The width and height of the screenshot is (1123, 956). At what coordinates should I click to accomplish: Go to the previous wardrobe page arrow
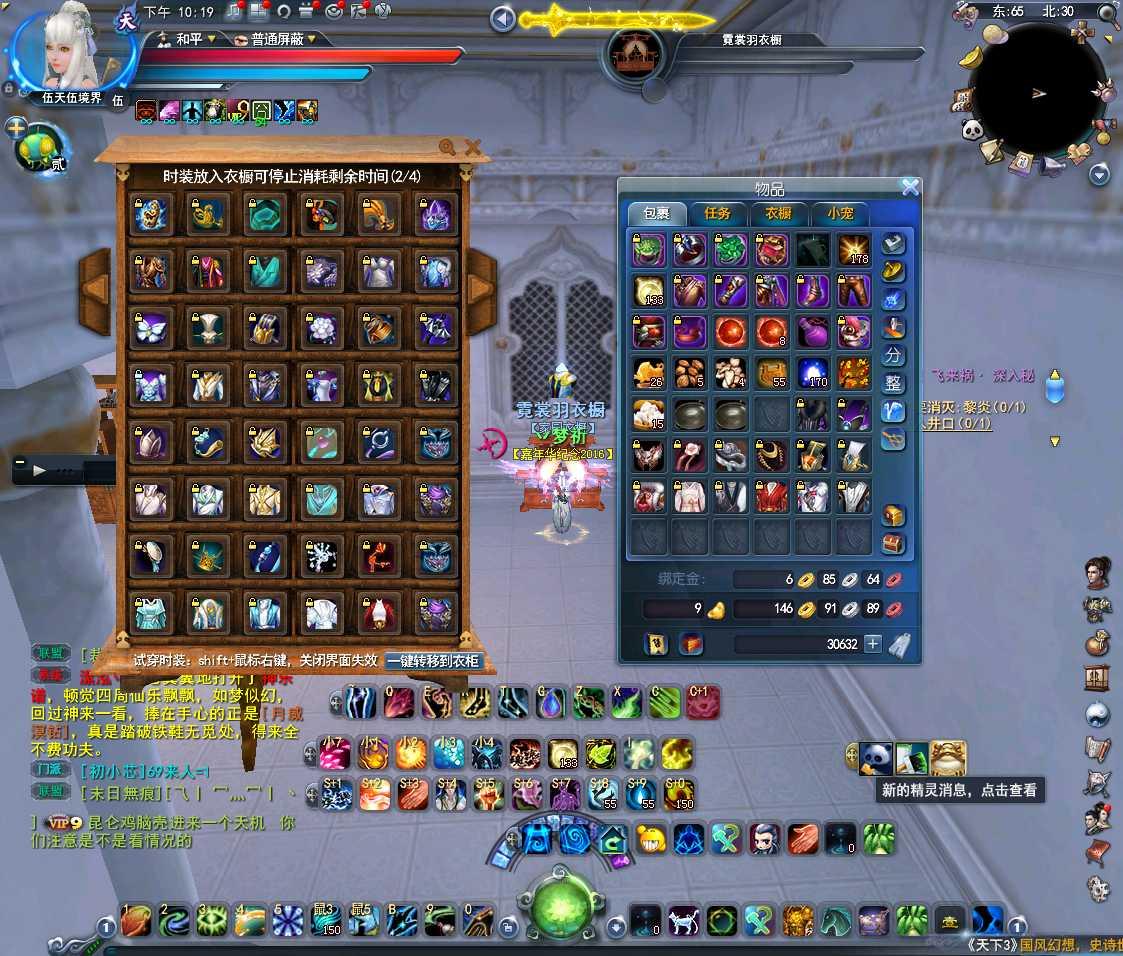(x=96, y=291)
